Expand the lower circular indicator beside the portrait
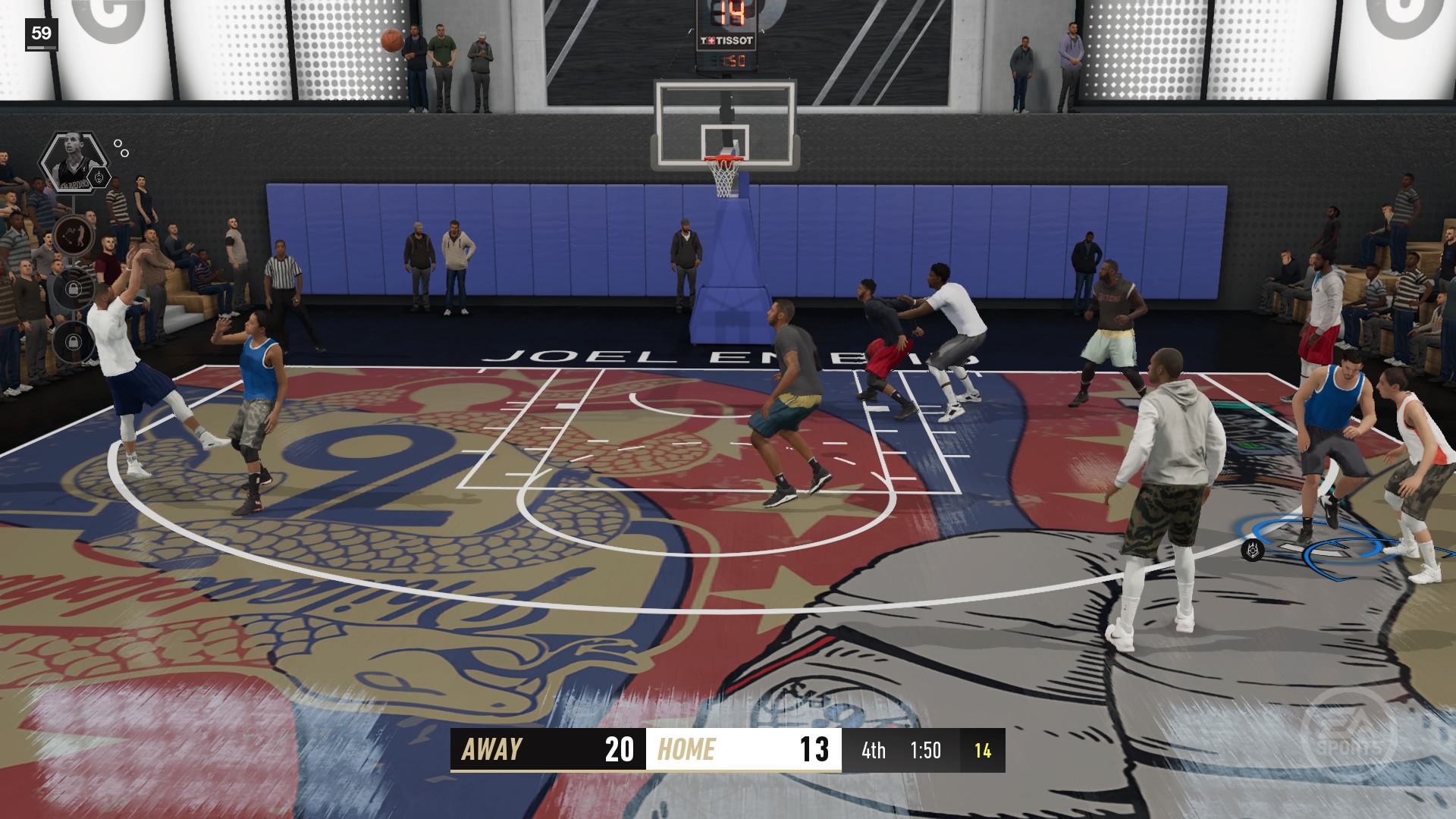Viewport: 1456px width, 819px height. point(125,153)
